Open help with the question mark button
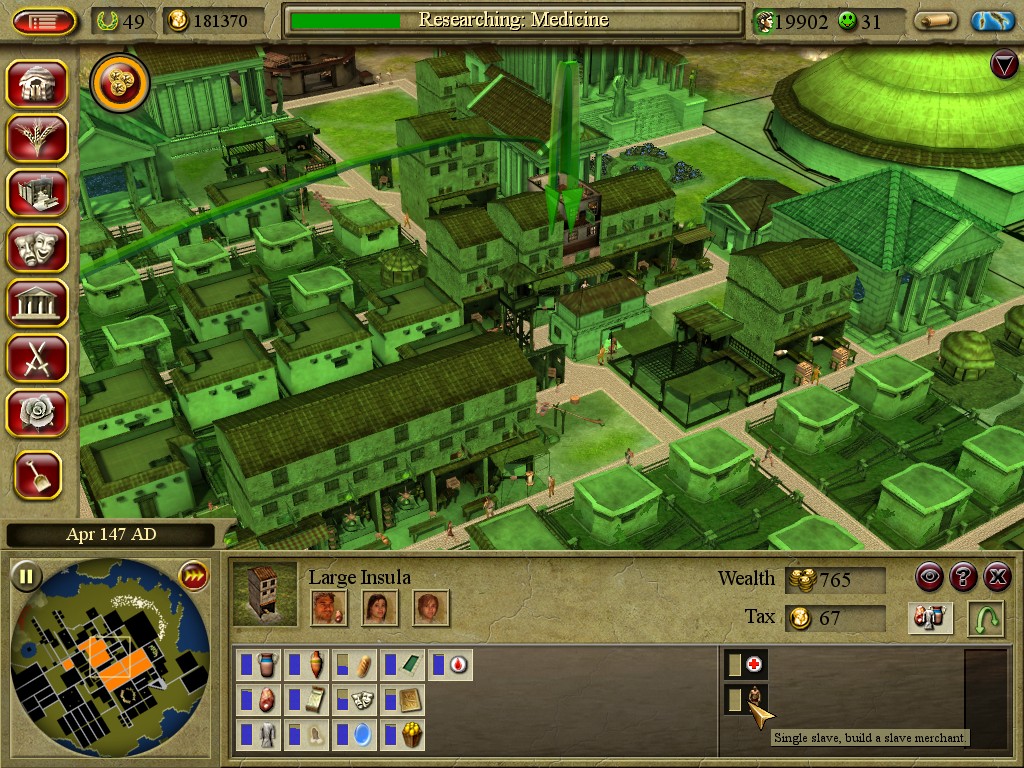Viewport: 1024px width, 768px height. [x=963, y=577]
